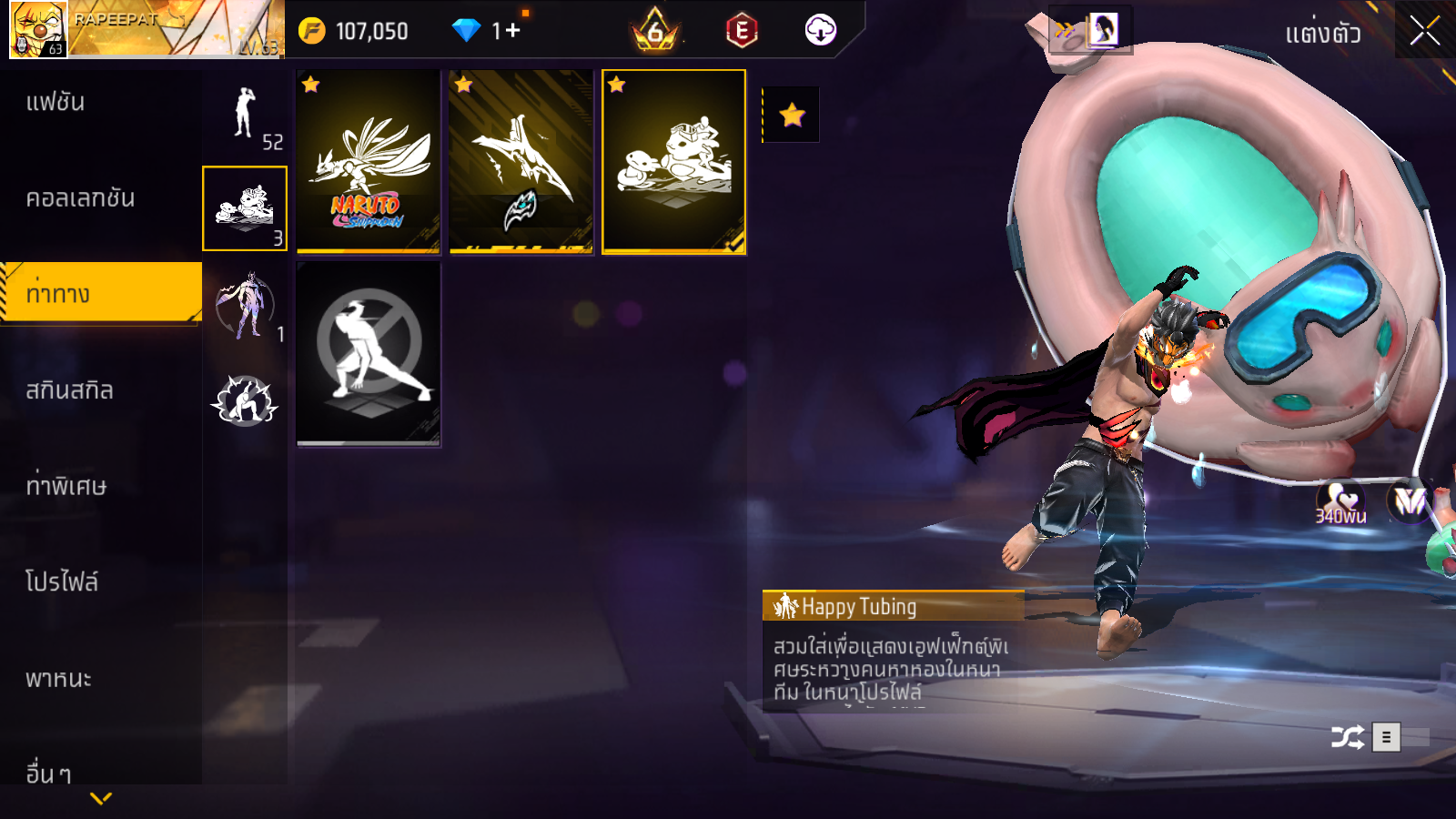Switch to the พาหนะ category
Screen dimensions: 1456x819
(58, 679)
